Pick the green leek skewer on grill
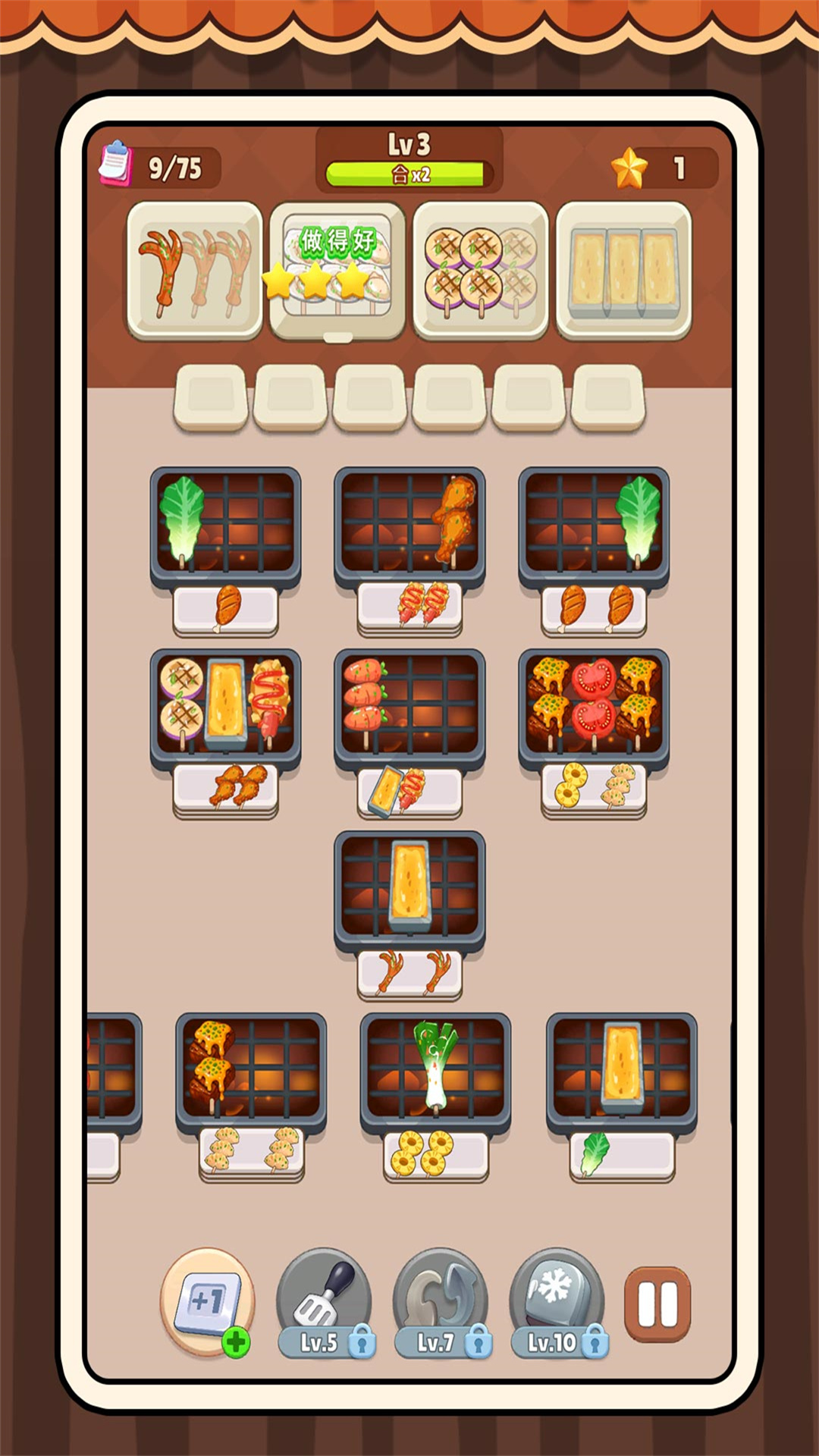Image resolution: width=819 pixels, height=1456 pixels. [x=436, y=1065]
